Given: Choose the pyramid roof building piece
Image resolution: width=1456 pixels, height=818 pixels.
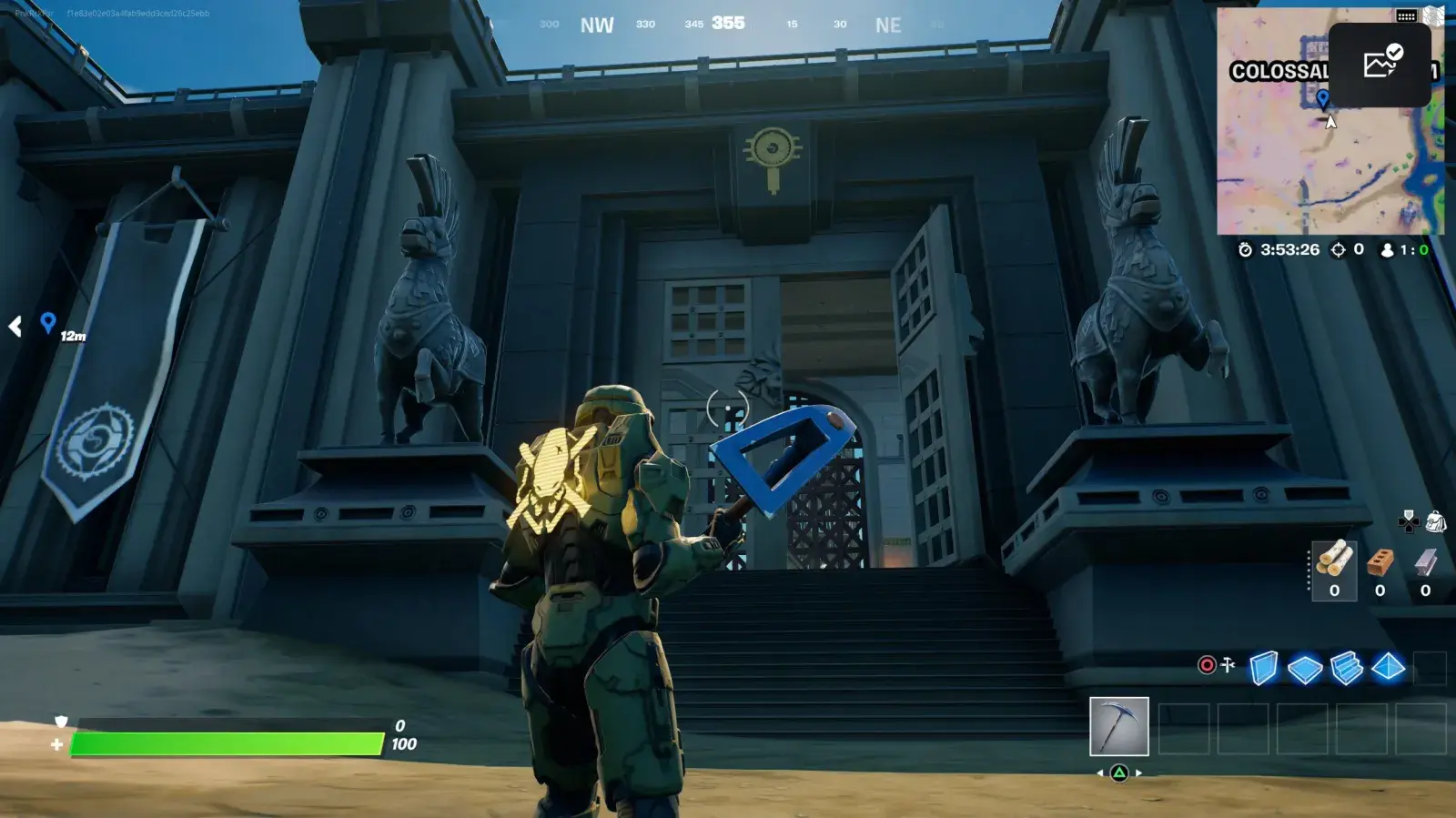Looking at the screenshot, I should point(1388,668).
